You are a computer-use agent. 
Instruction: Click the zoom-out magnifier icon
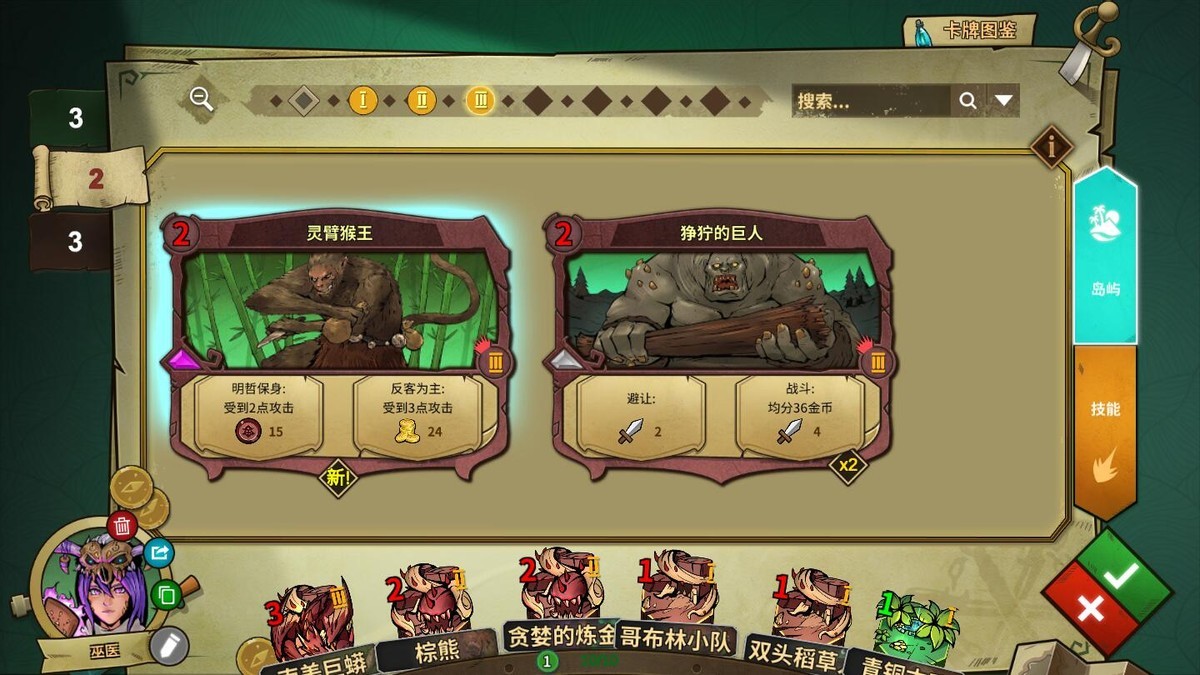point(202,98)
